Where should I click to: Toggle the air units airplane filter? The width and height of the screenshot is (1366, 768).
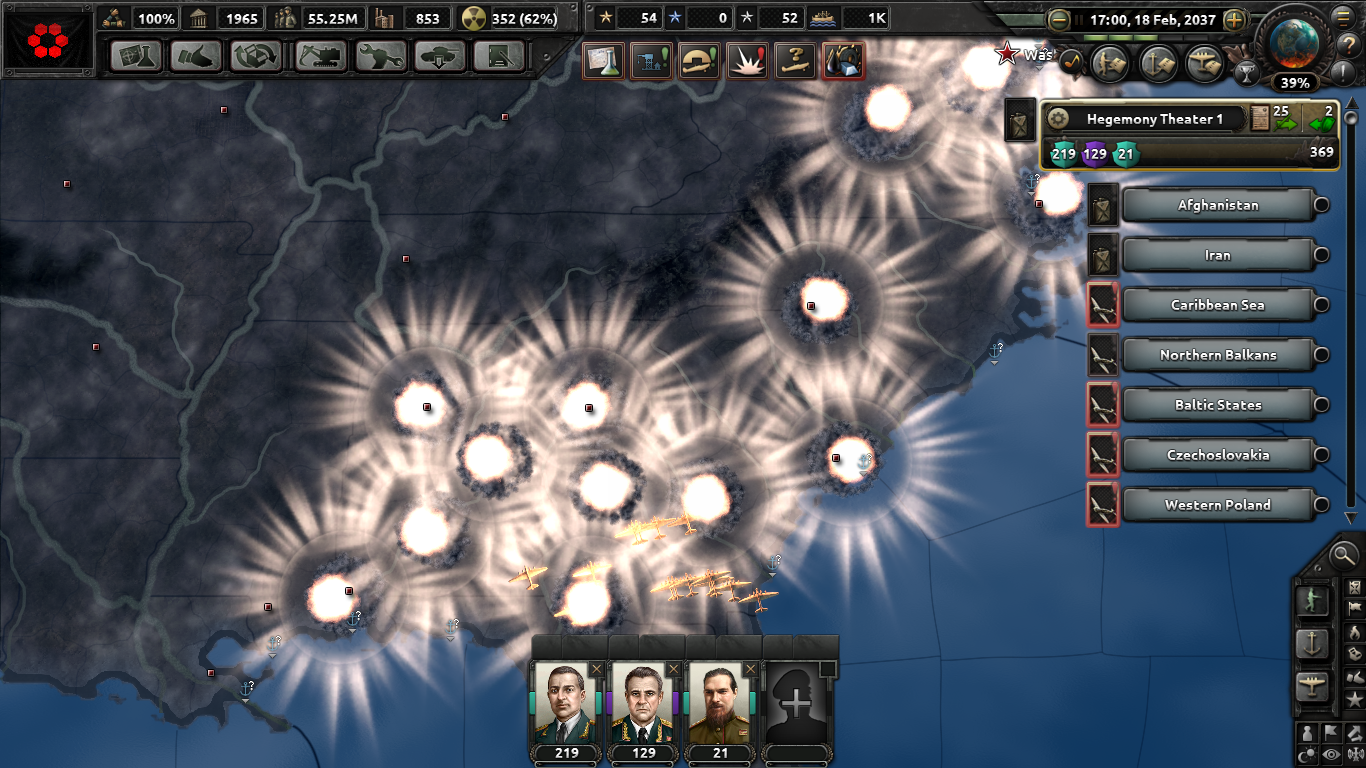pyautogui.click(x=1311, y=682)
